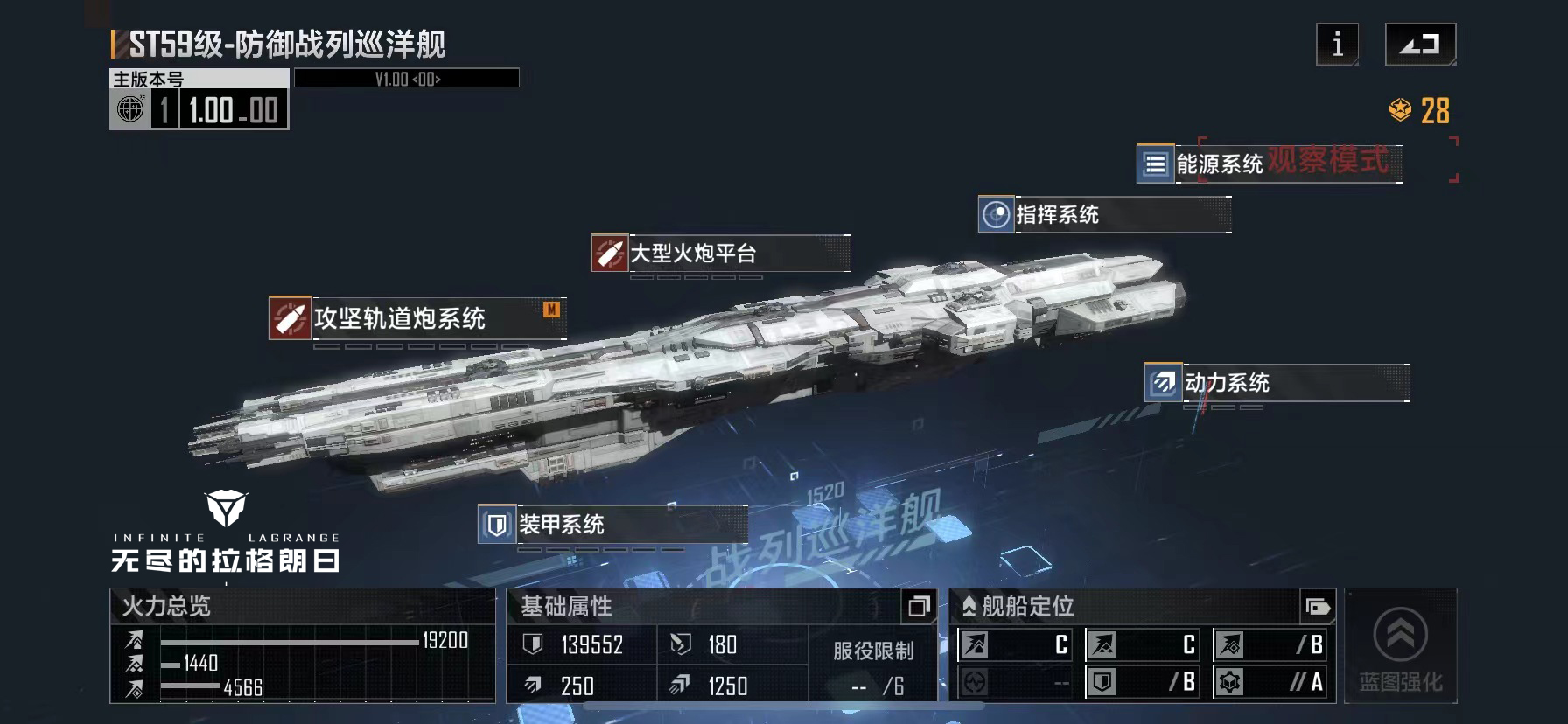1568x724 pixels.
Task: Activate the 蓝图强化 button
Action: pos(1400,646)
